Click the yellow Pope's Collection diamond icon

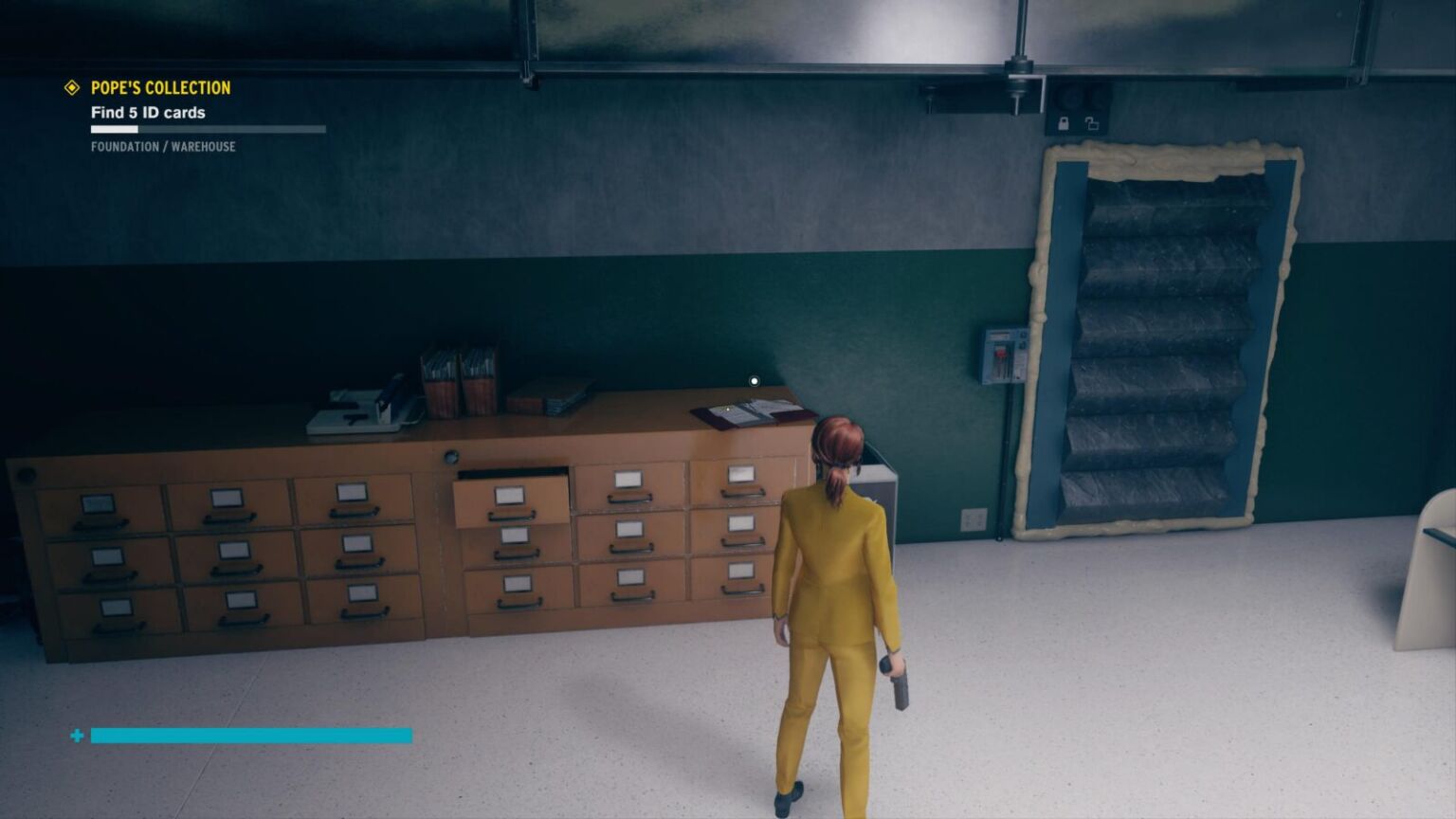tap(71, 88)
